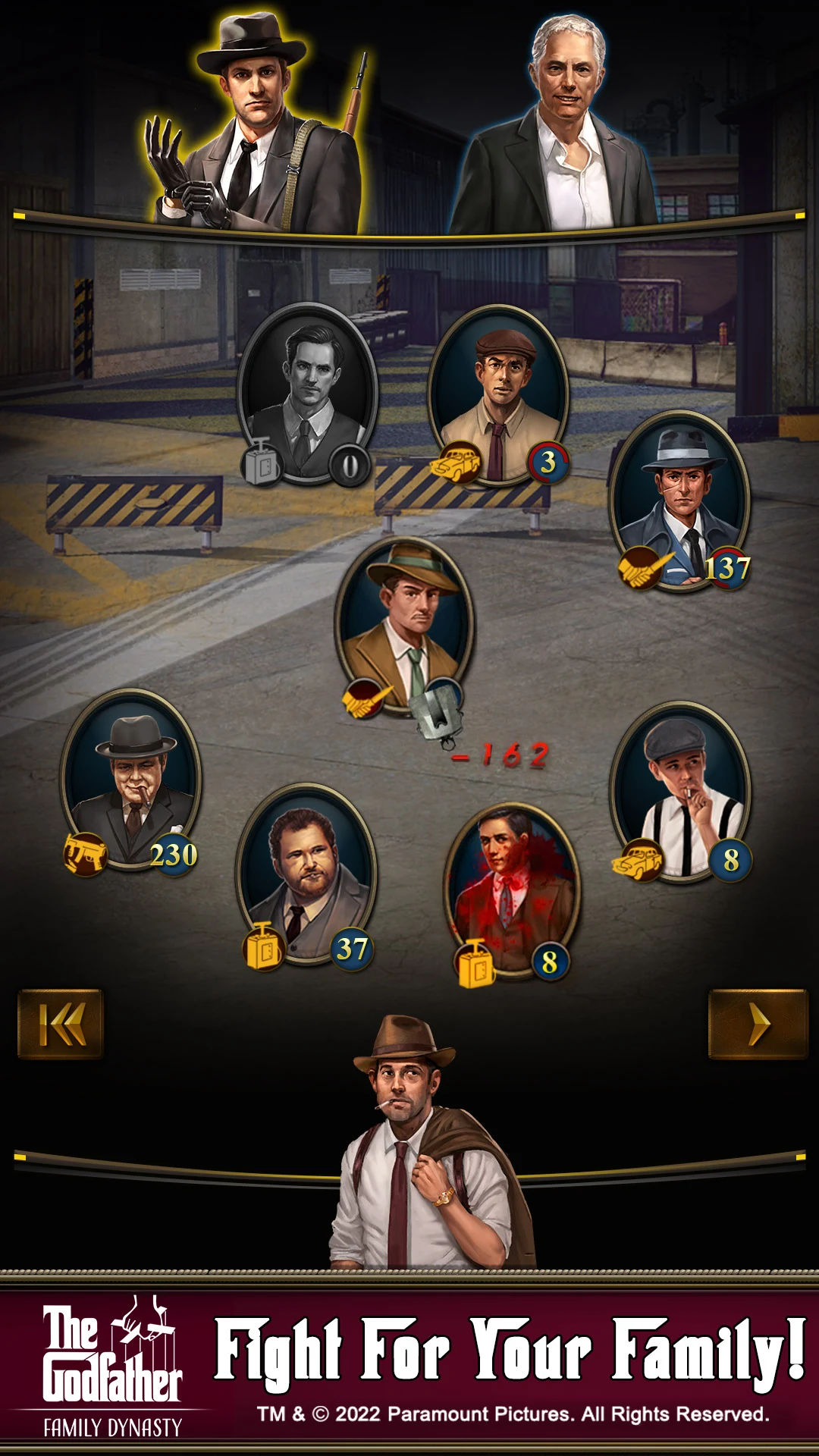
Task: Choose the bearded heavyset mobster with 37
Action: click(306, 872)
